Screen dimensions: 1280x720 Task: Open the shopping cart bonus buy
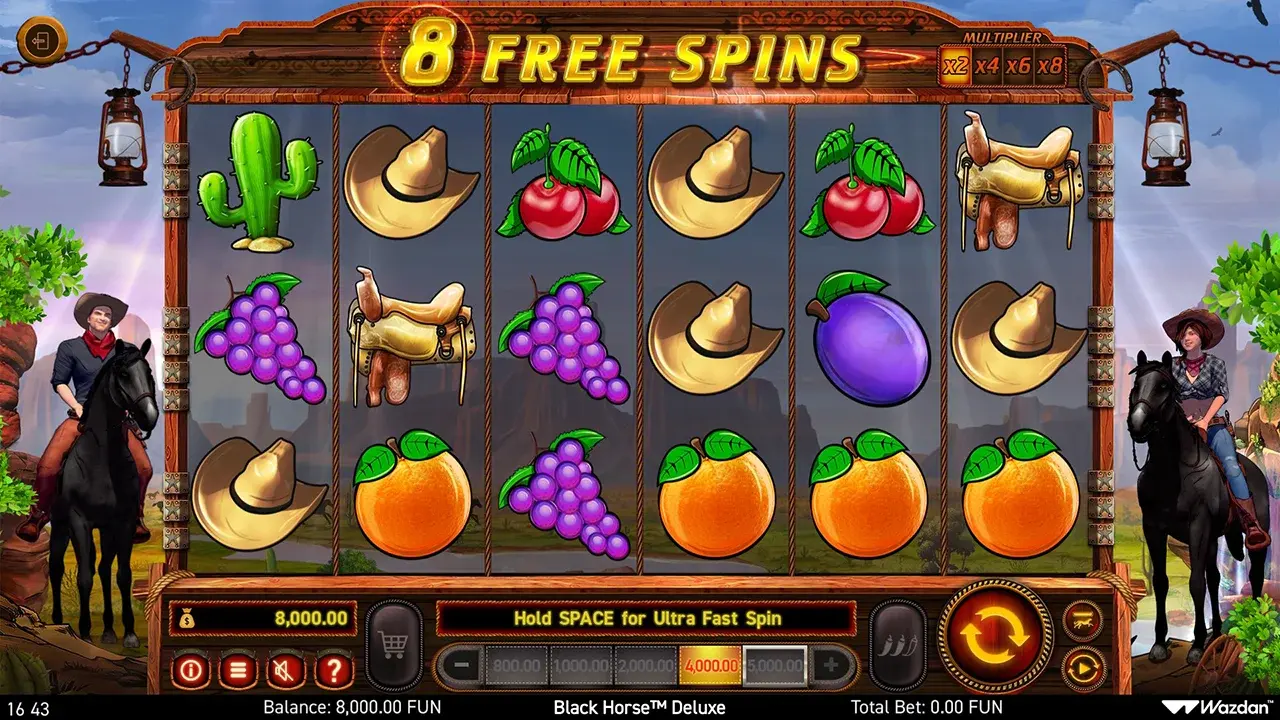point(394,645)
